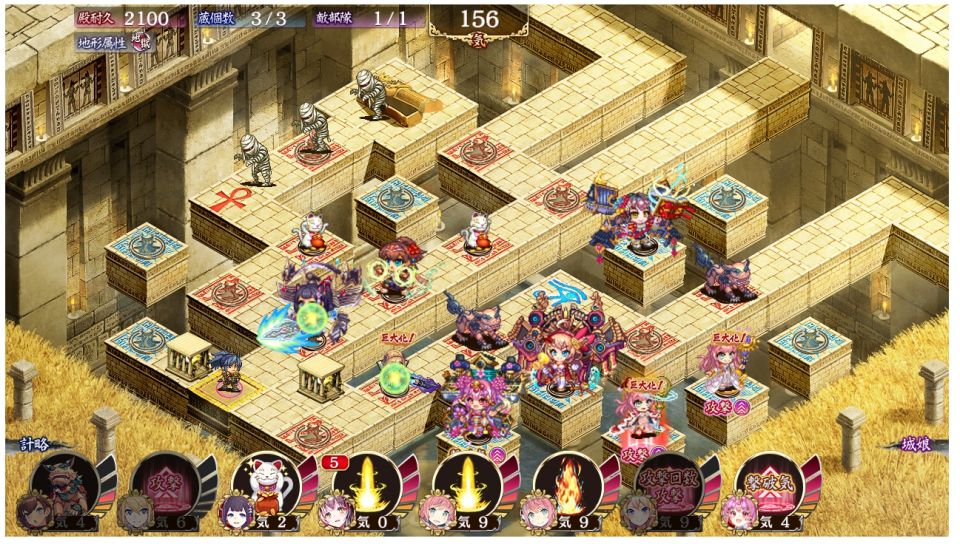Switch to the 城娘 tab
This screenshot has height=544, width=960.
[916, 445]
